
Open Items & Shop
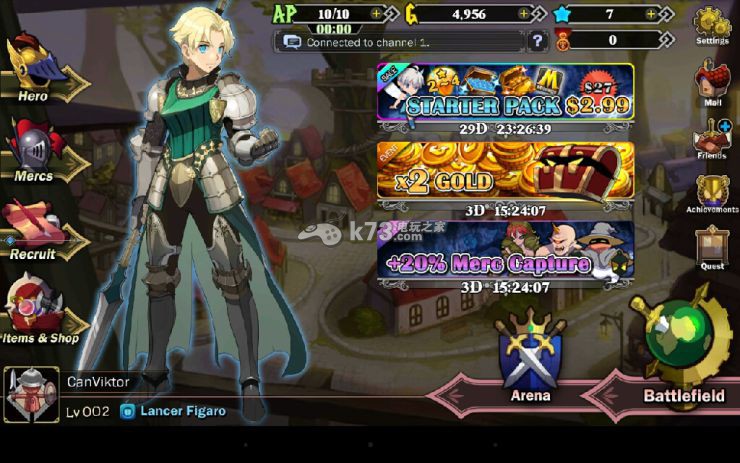point(40,312)
